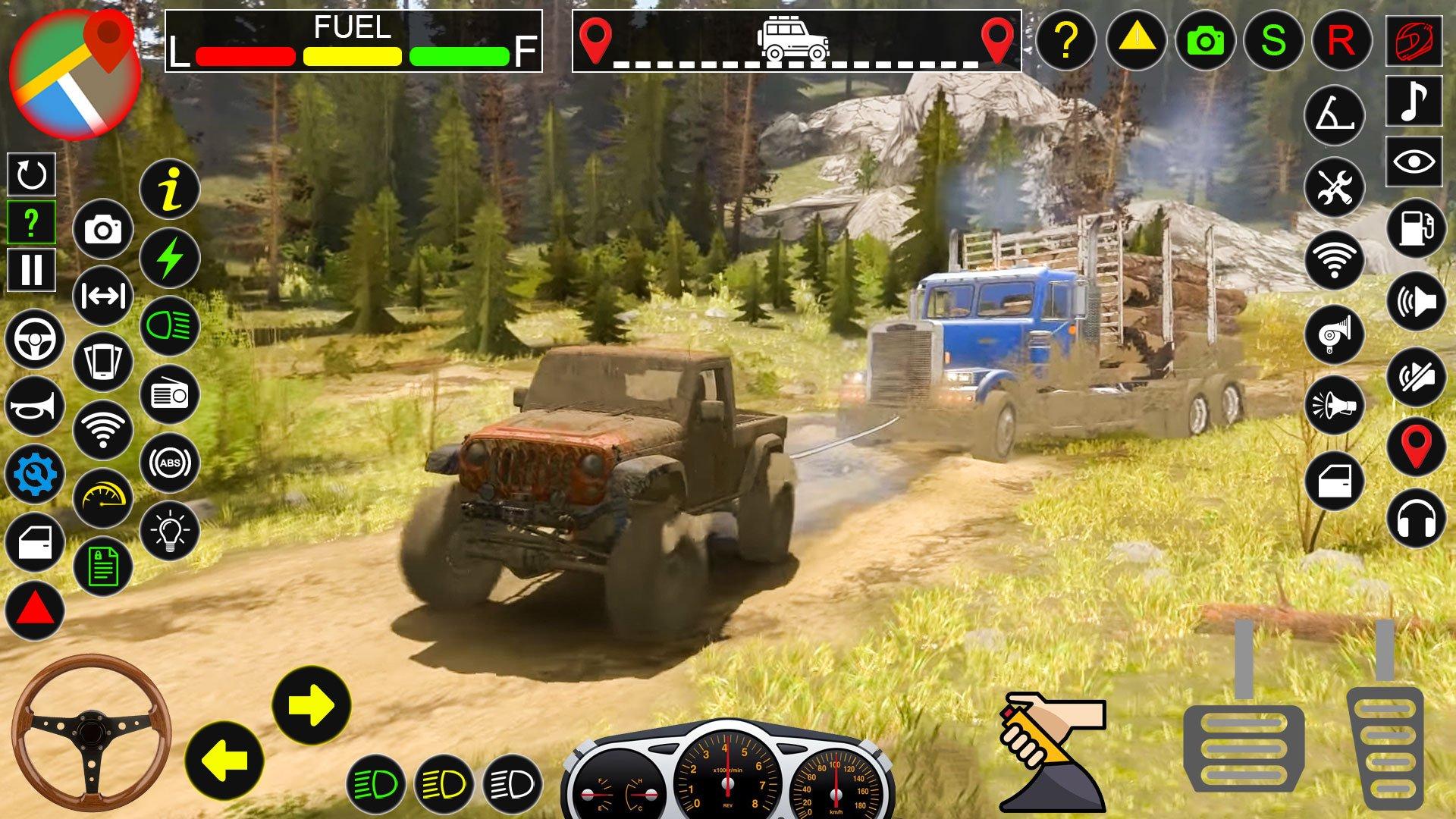Turn on the radio
1456x819 pixels.
click(x=170, y=394)
